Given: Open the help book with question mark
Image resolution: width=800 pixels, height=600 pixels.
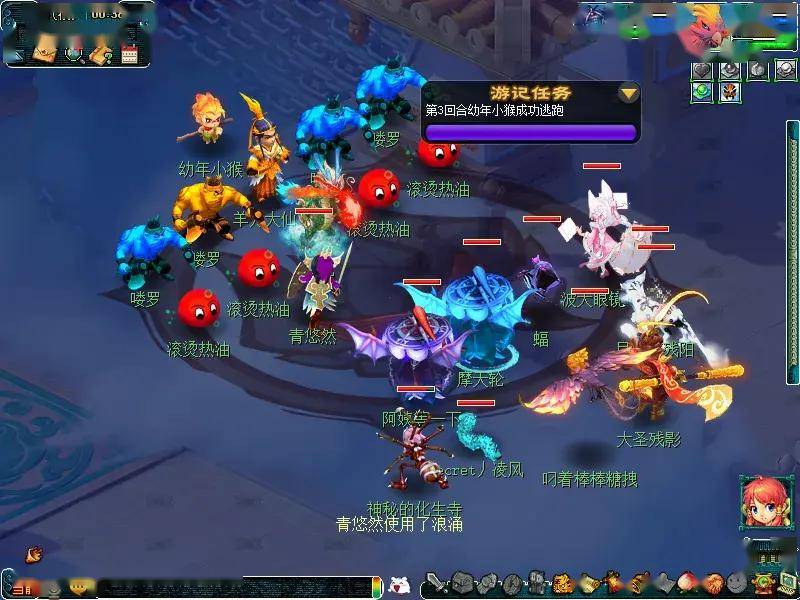Looking at the screenshot, I should coord(100,54).
